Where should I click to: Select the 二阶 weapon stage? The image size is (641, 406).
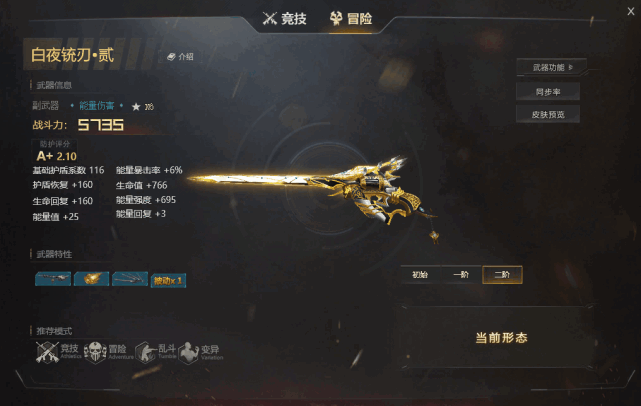[501, 274]
